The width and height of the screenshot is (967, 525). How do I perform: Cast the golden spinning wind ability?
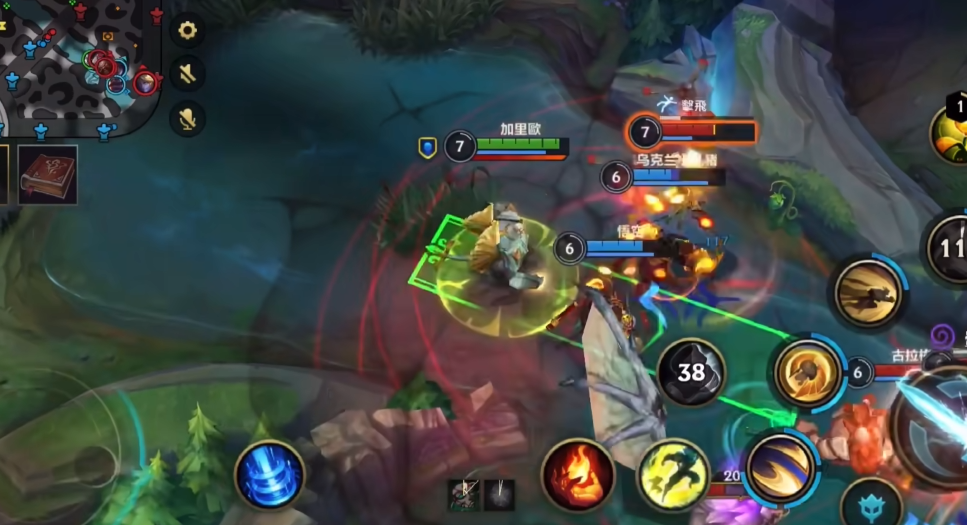tap(806, 374)
